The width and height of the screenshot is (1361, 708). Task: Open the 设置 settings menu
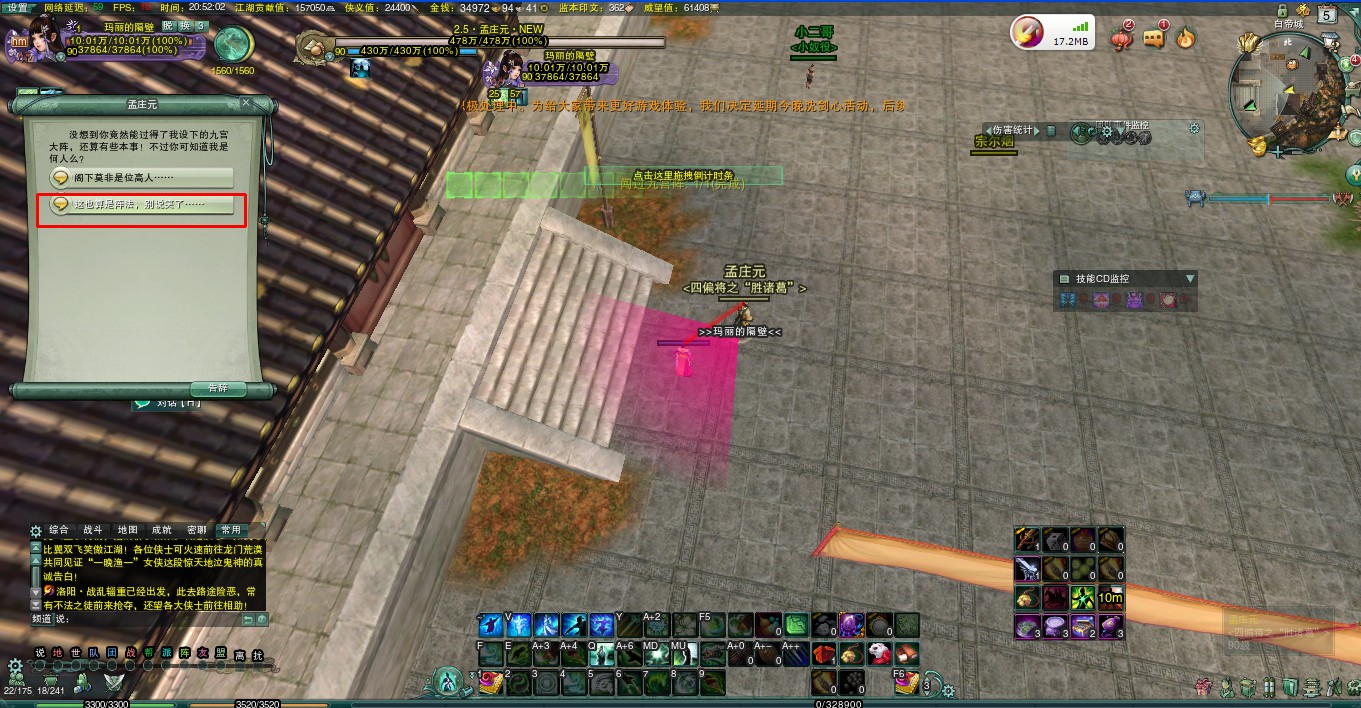point(18,7)
